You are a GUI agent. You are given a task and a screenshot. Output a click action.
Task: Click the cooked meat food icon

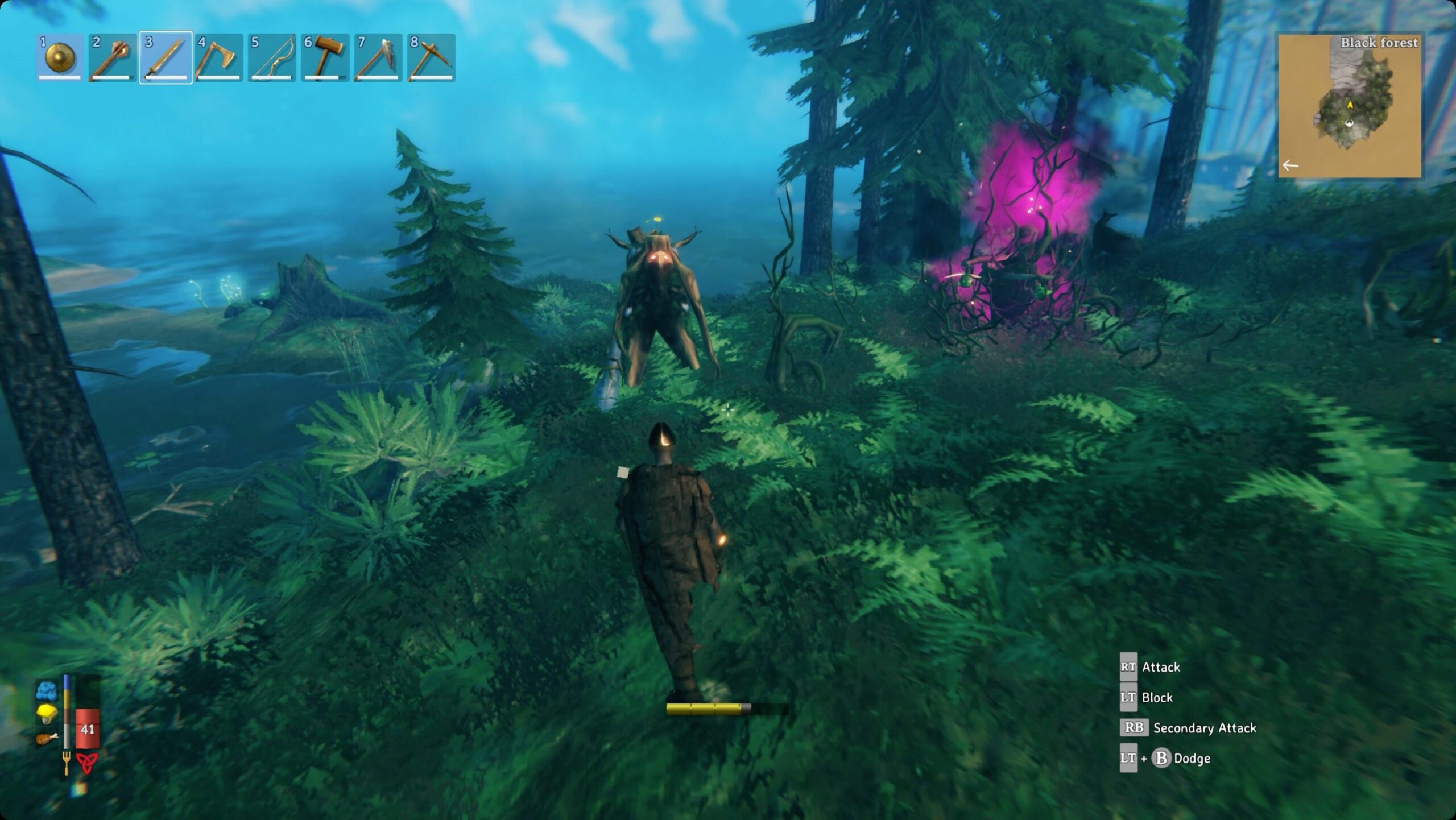click(x=47, y=739)
